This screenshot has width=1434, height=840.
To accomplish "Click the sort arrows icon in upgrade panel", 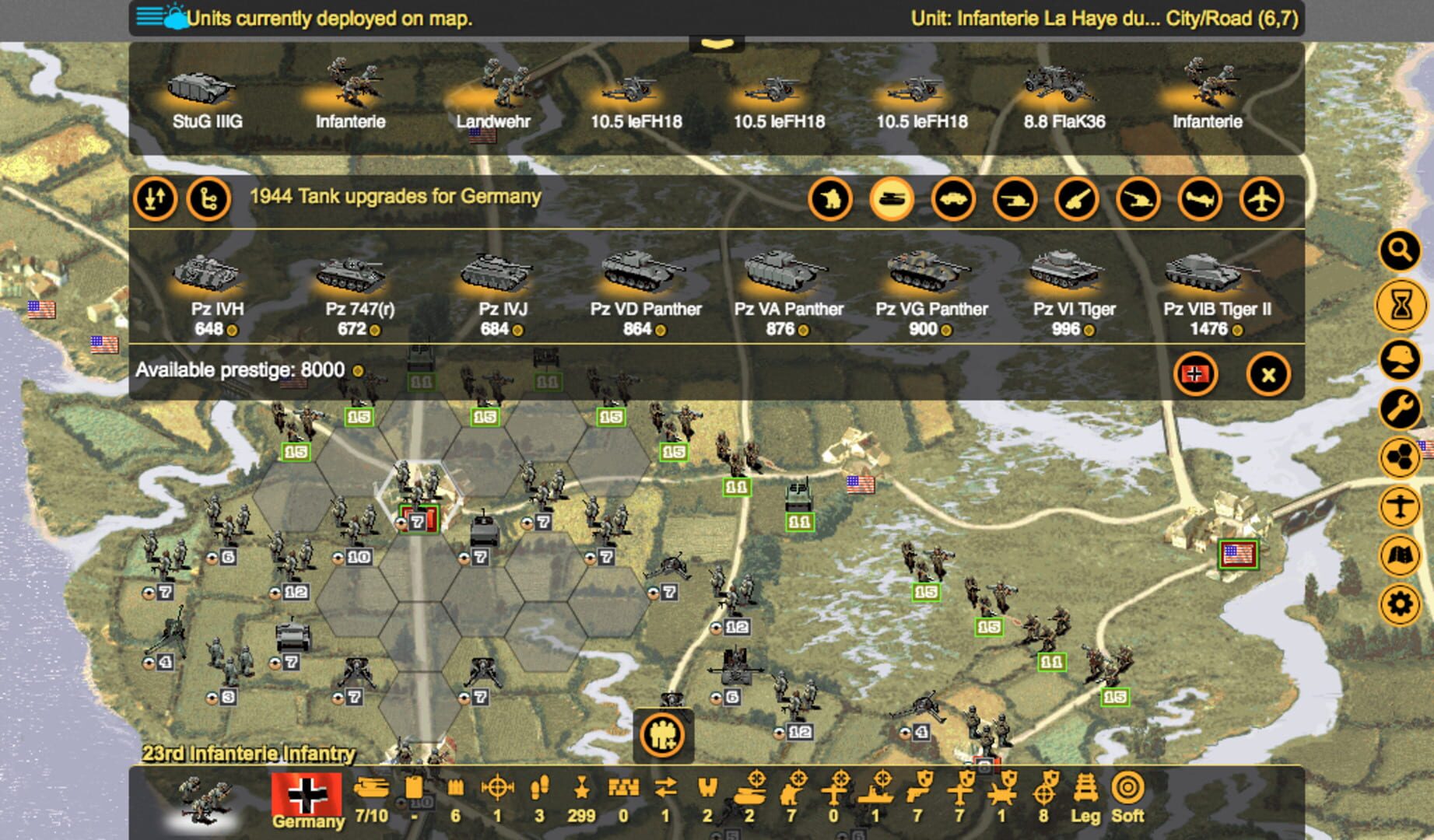I will 155,199.
